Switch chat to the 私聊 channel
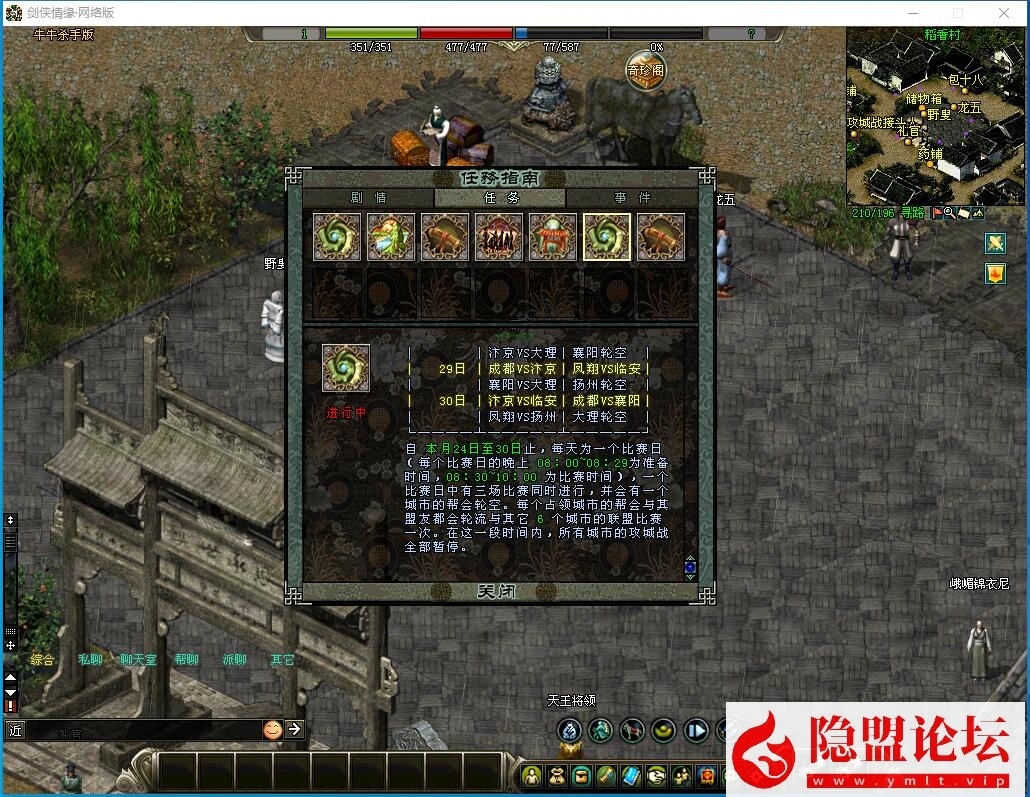Image resolution: width=1030 pixels, height=797 pixels. point(90,660)
